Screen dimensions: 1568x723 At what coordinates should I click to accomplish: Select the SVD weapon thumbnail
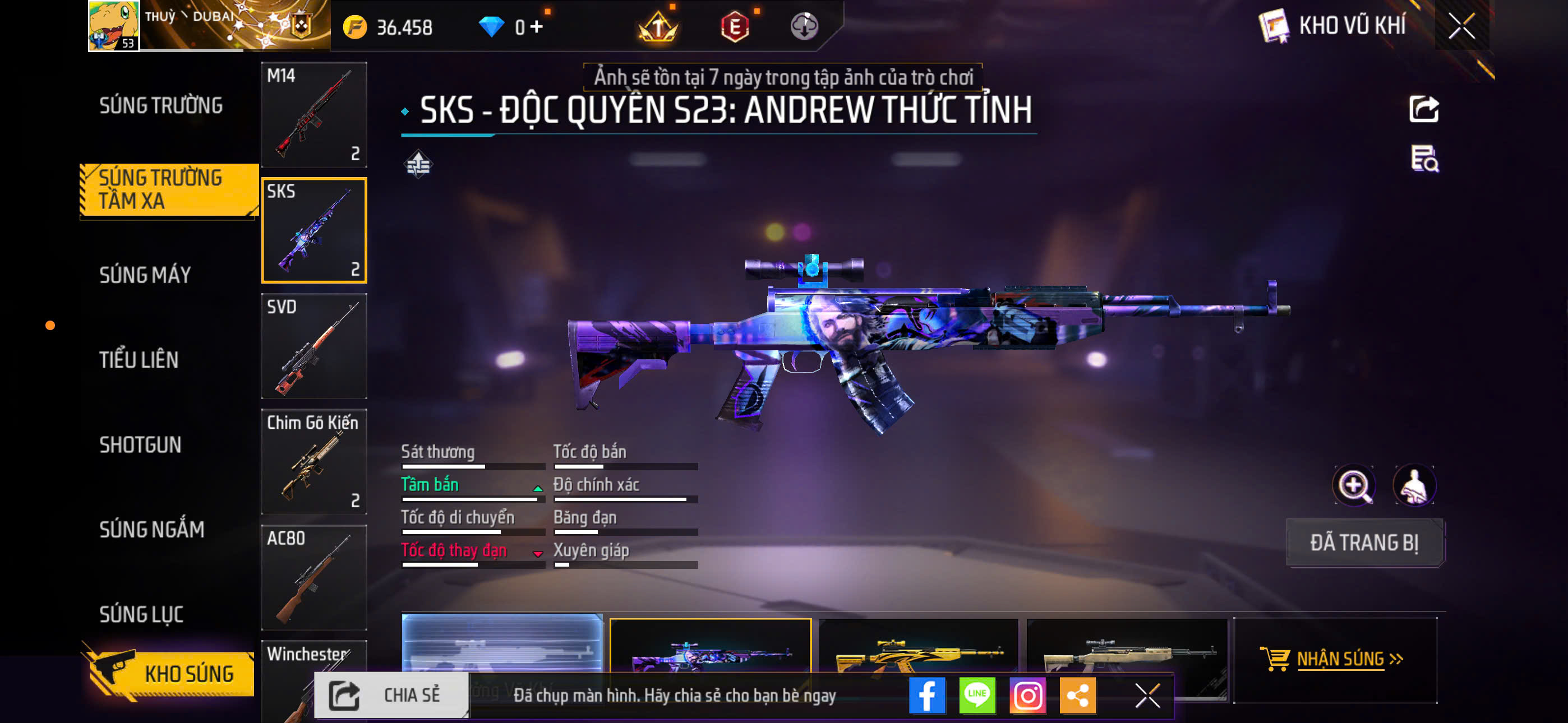point(314,347)
